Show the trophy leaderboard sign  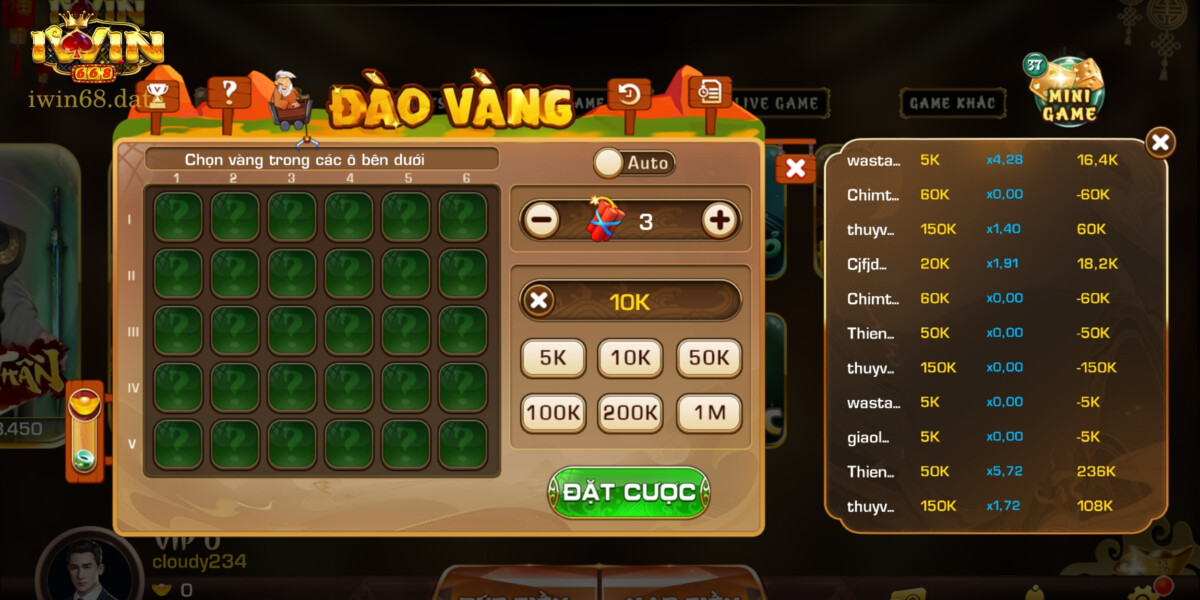point(157,96)
